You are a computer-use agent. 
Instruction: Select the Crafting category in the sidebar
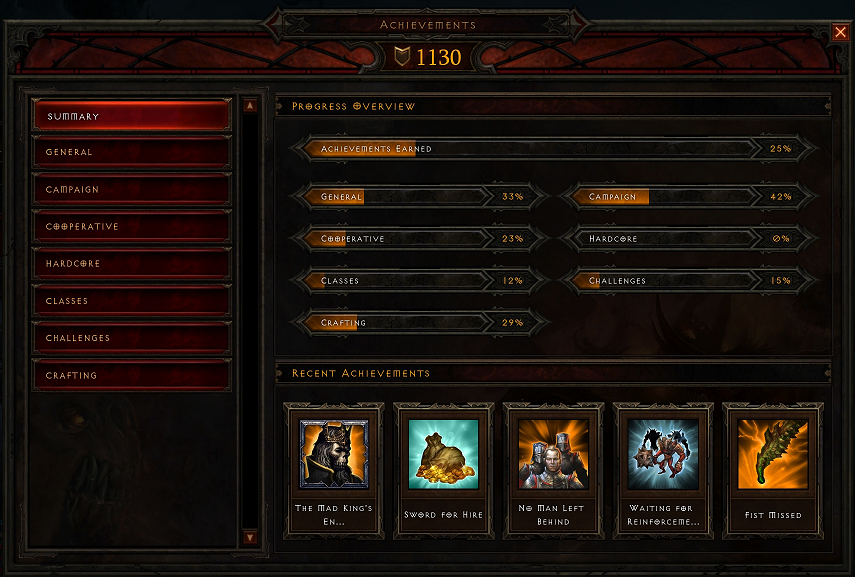tap(132, 375)
